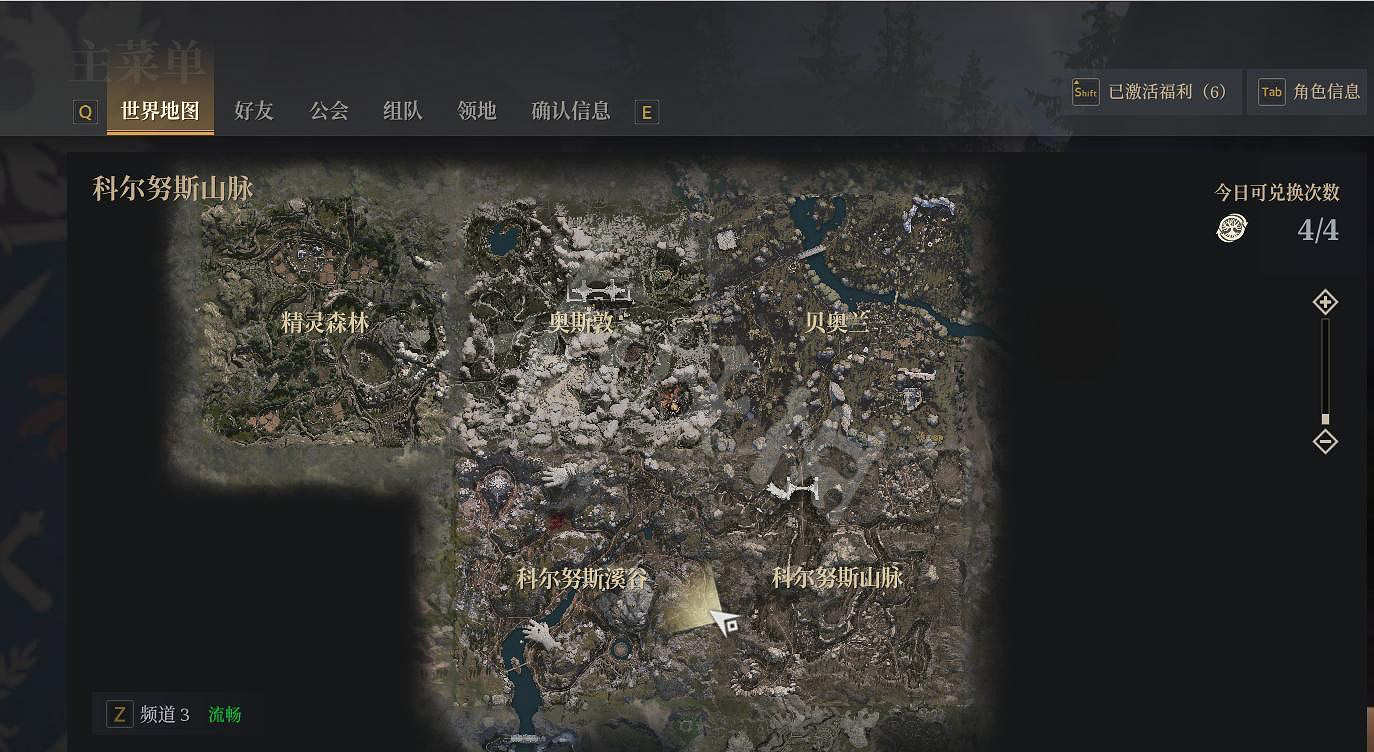Switch to the 好友 tab
Viewport: 1374px width, 752px height.
tap(253, 111)
